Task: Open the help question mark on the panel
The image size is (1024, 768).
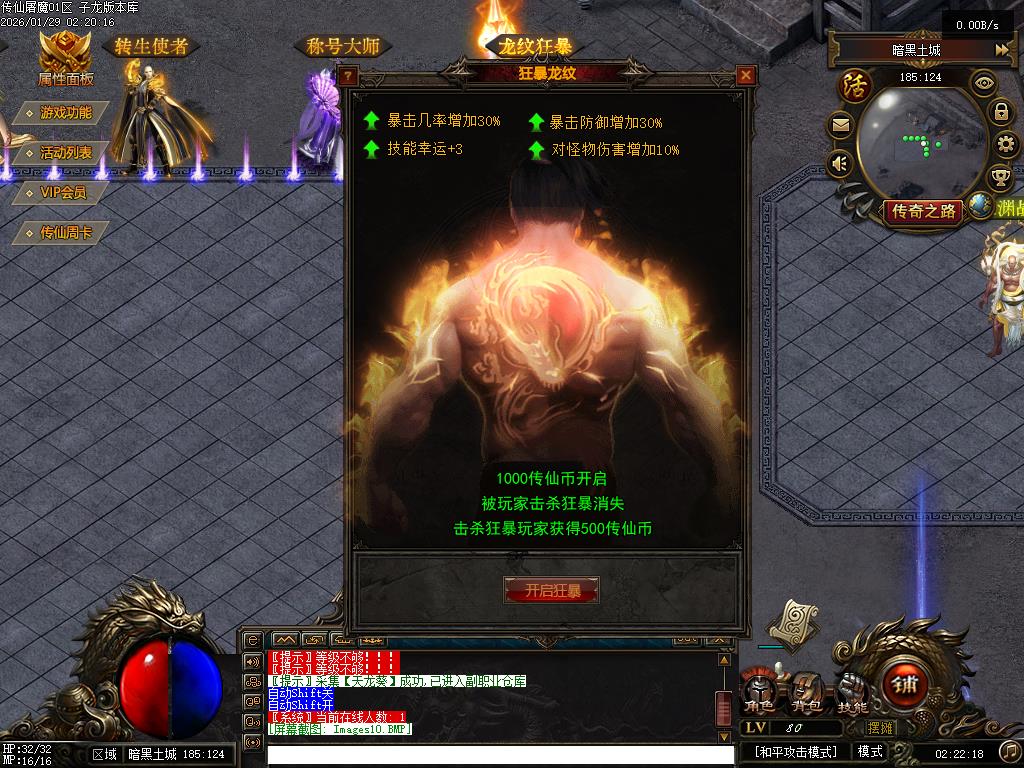Action: point(348,75)
